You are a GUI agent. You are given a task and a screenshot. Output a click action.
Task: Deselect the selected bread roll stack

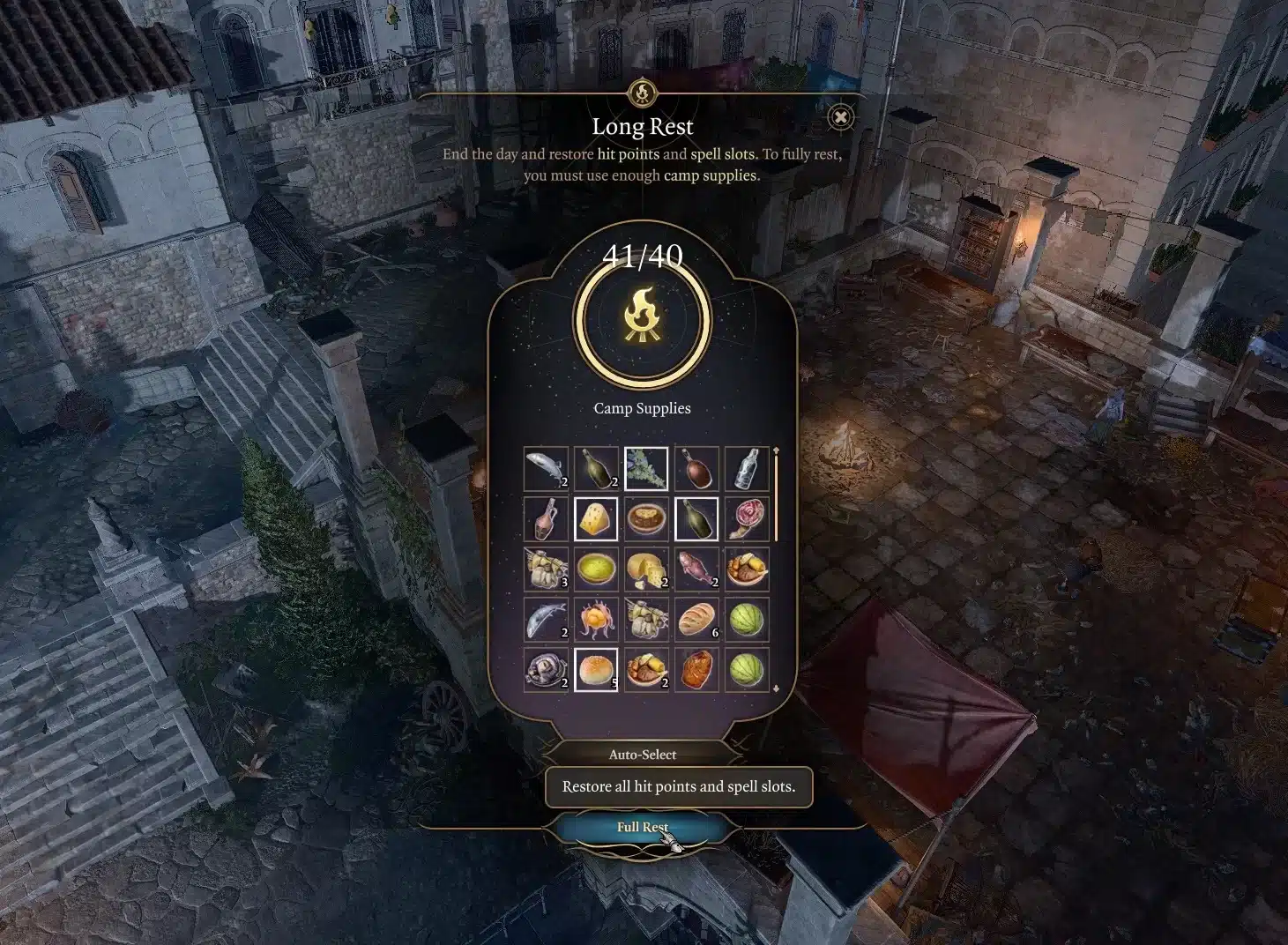(596, 669)
